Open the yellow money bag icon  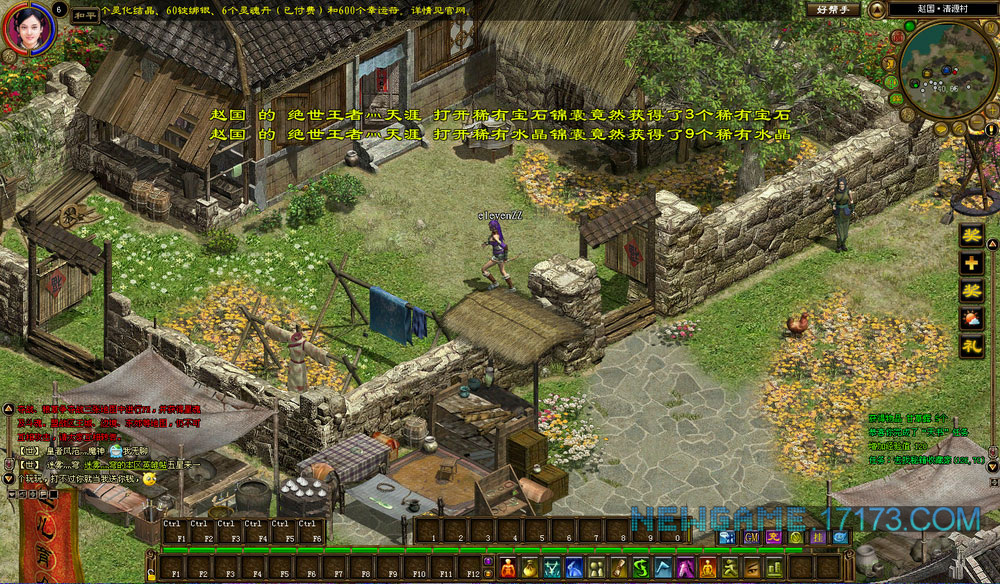[x=529, y=569]
